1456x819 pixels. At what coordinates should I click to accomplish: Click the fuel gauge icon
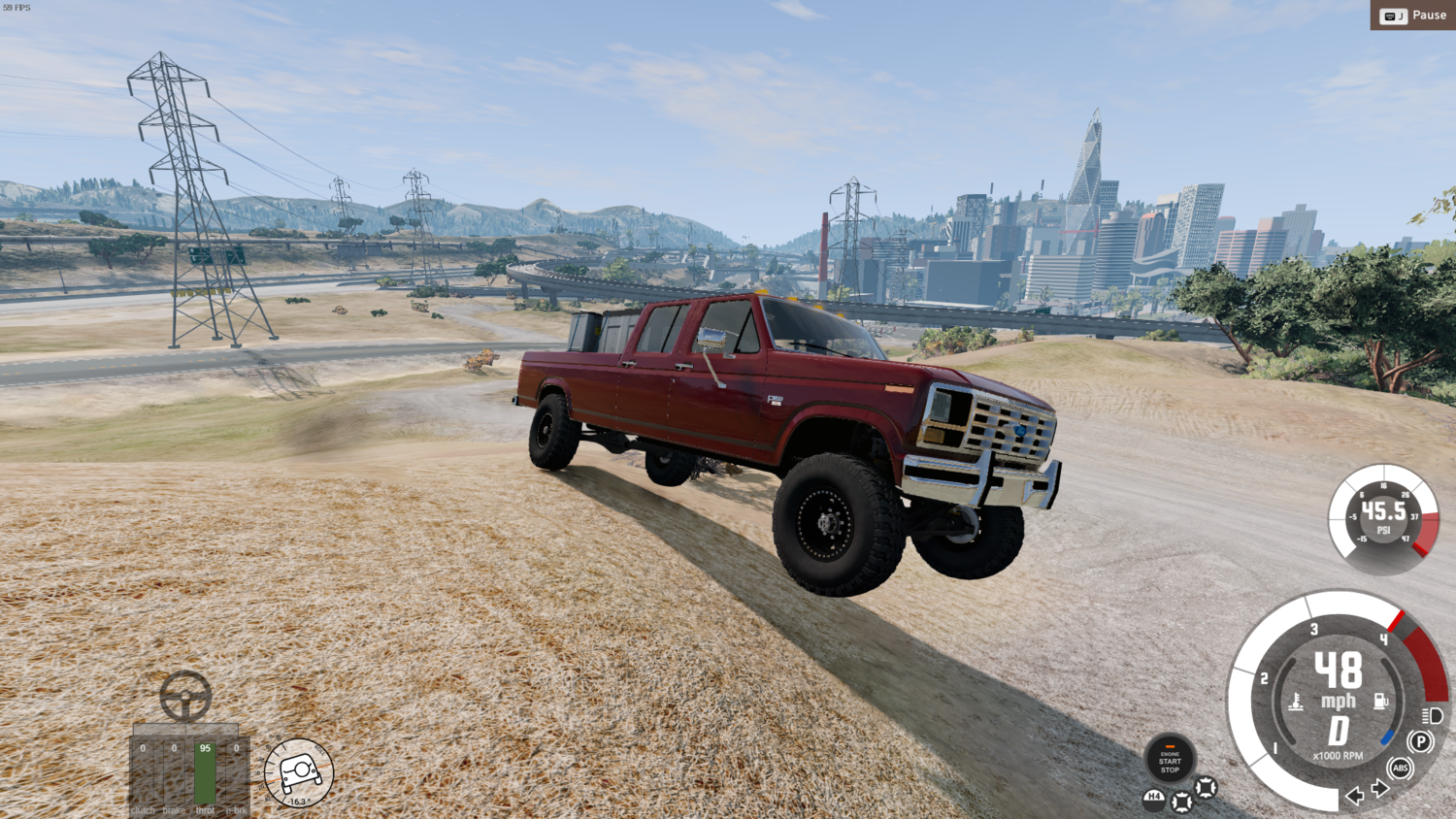1380,701
